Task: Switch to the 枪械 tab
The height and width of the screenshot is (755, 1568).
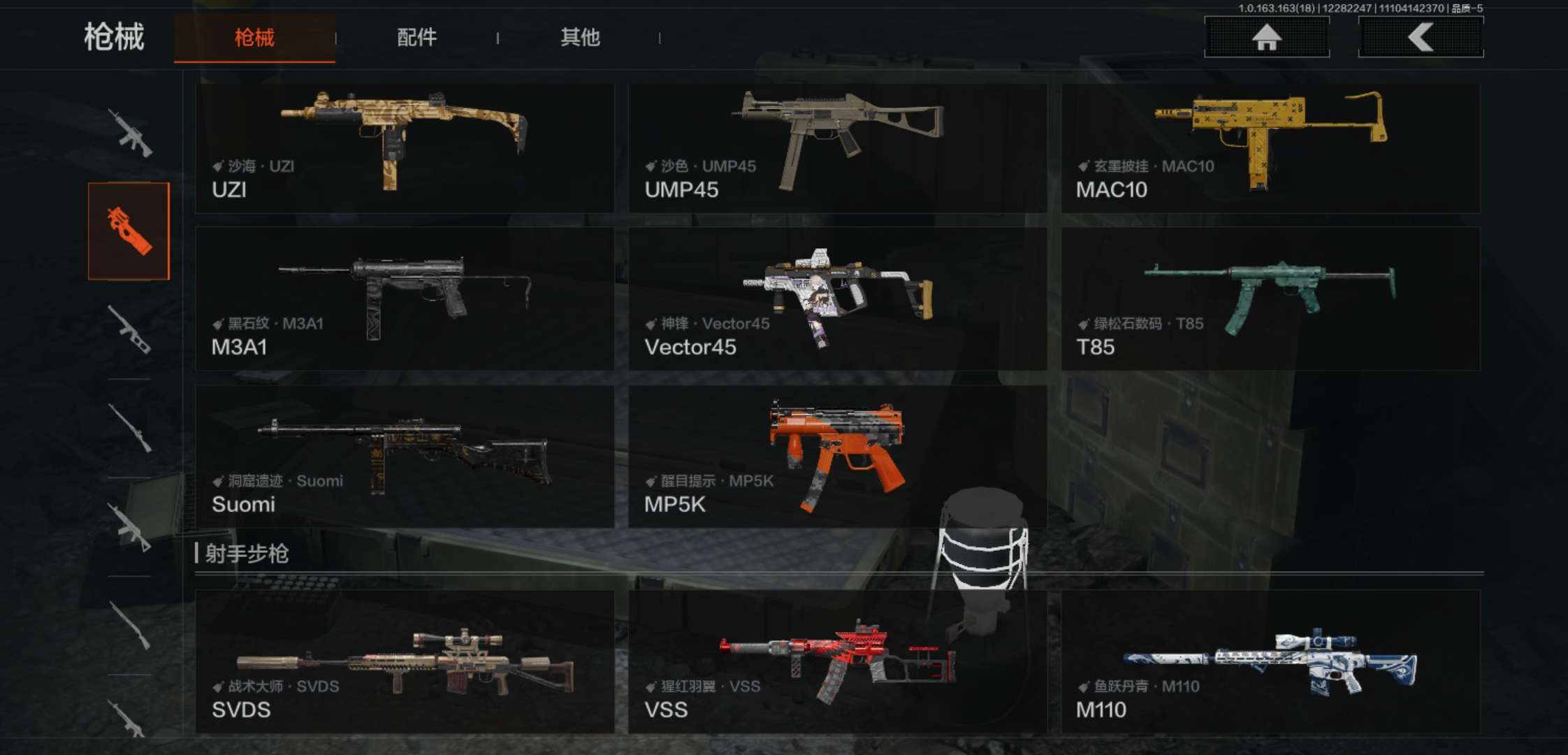Action: click(254, 38)
